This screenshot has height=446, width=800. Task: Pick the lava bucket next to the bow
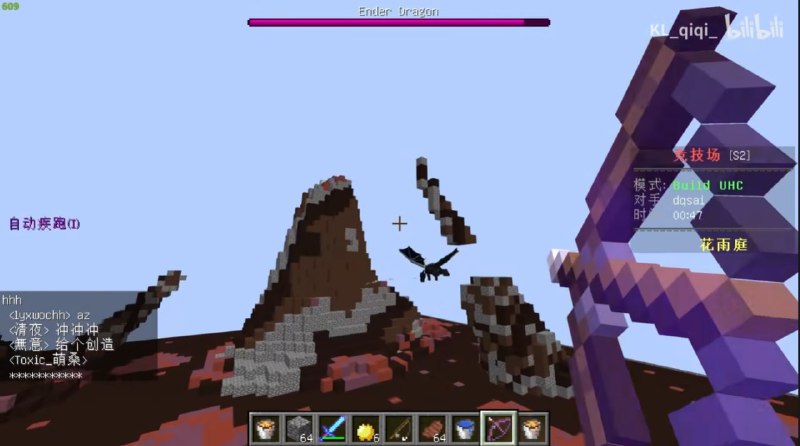(533, 428)
